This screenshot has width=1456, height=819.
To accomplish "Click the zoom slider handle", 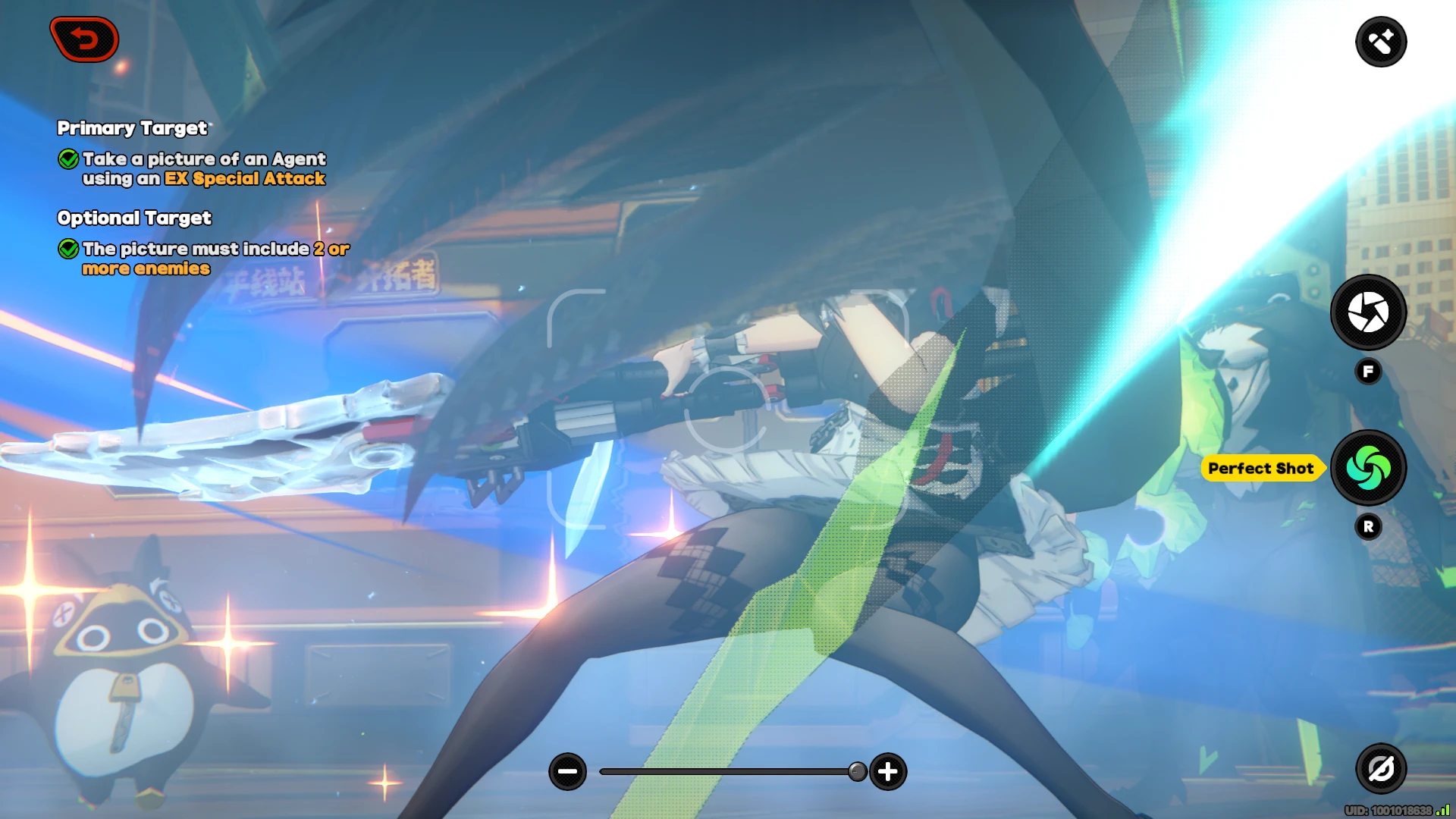I will [x=857, y=770].
